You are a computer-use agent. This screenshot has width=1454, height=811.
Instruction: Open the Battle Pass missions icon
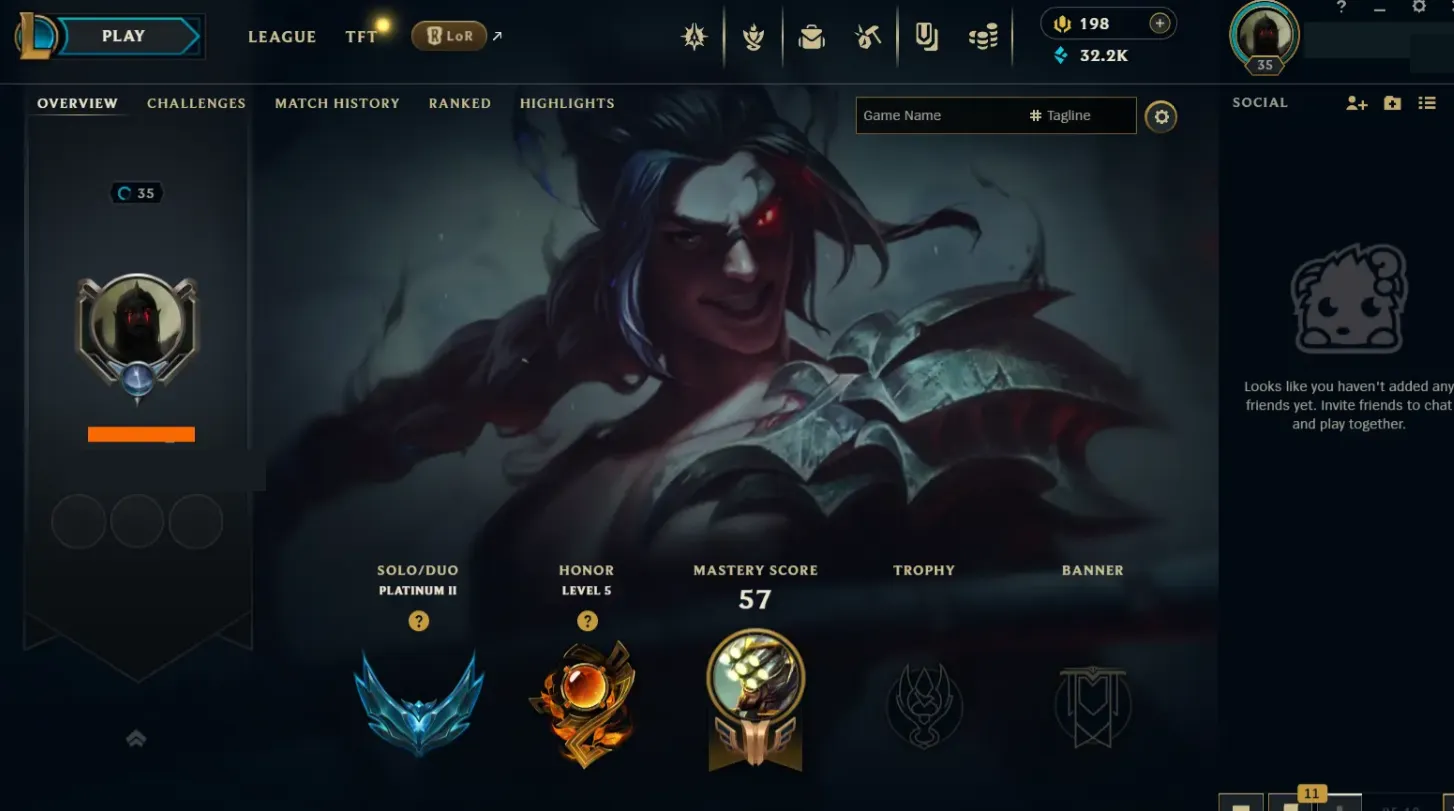753,36
